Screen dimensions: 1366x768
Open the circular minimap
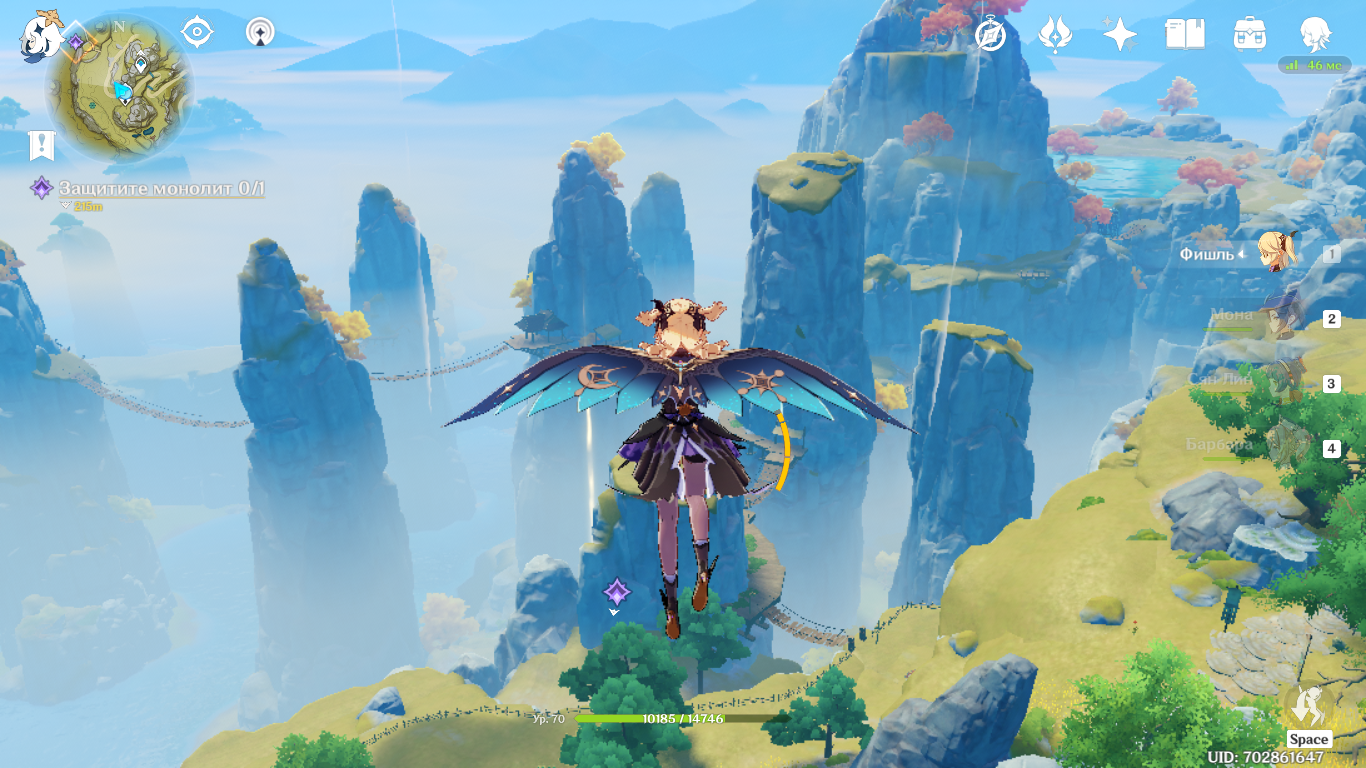click(x=120, y=88)
